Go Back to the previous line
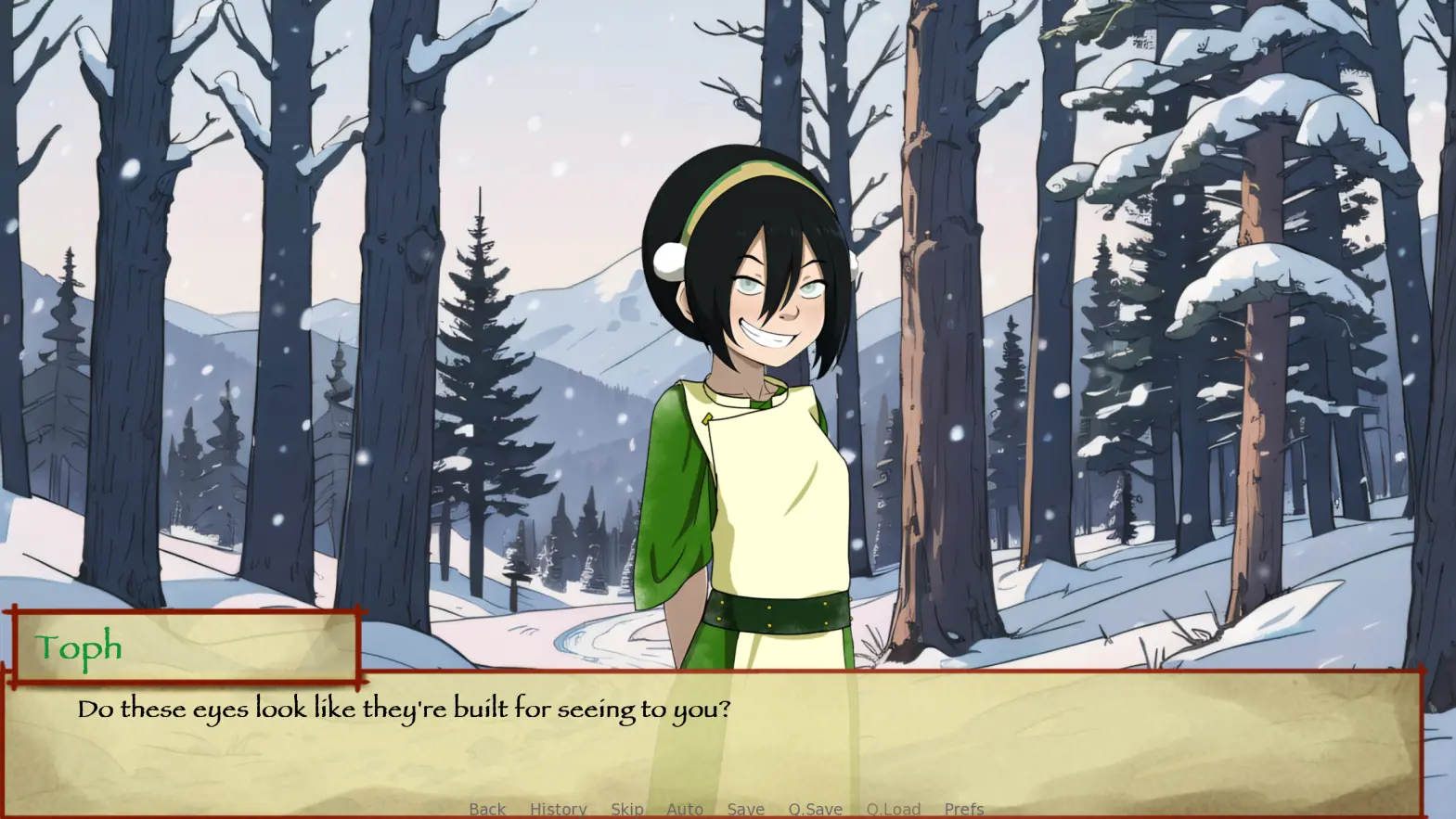This screenshot has width=1456, height=819. tap(487, 809)
